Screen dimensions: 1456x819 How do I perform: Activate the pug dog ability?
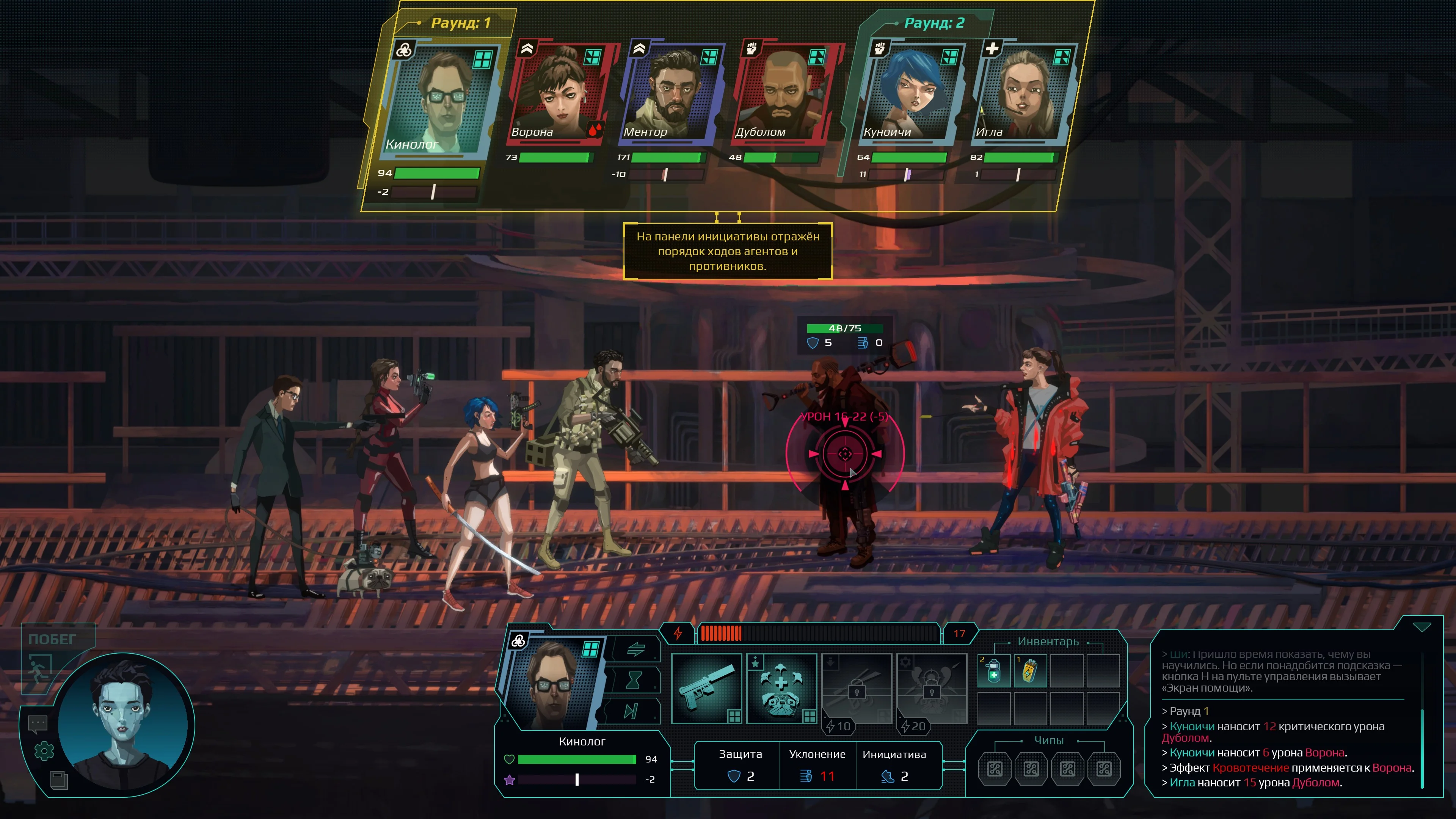(x=781, y=688)
